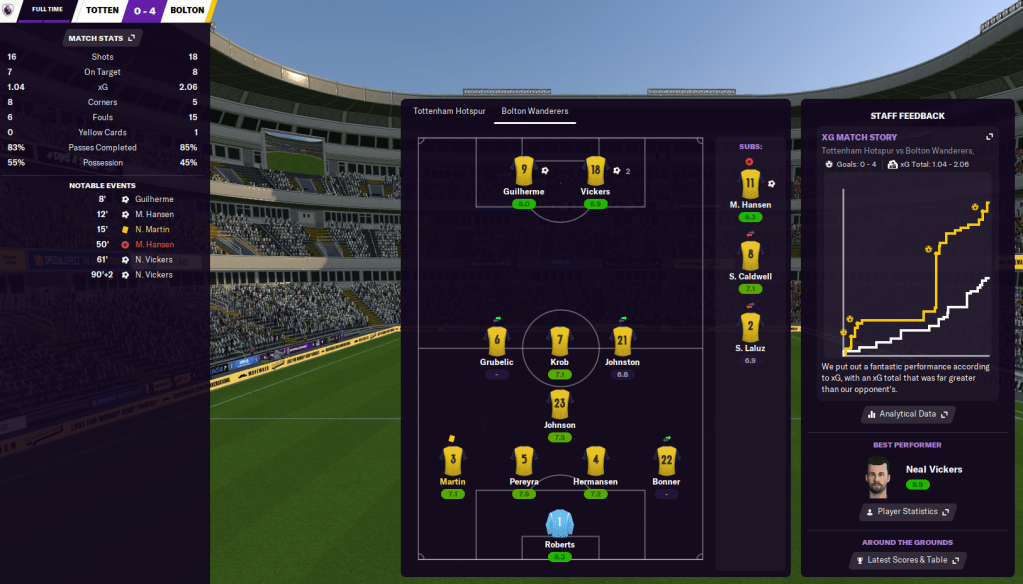The height and width of the screenshot is (584, 1023).
Task: Click substitute M. Hansen
Action: coord(751,185)
